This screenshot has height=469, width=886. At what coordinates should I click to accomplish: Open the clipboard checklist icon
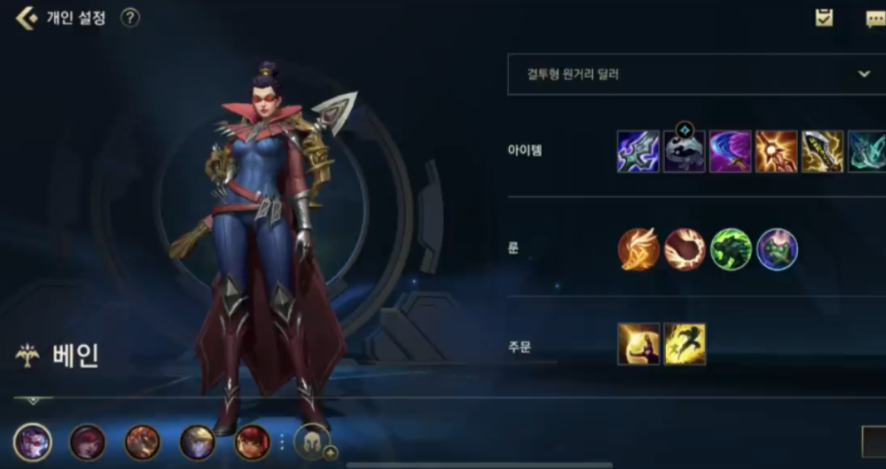tap(824, 17)
